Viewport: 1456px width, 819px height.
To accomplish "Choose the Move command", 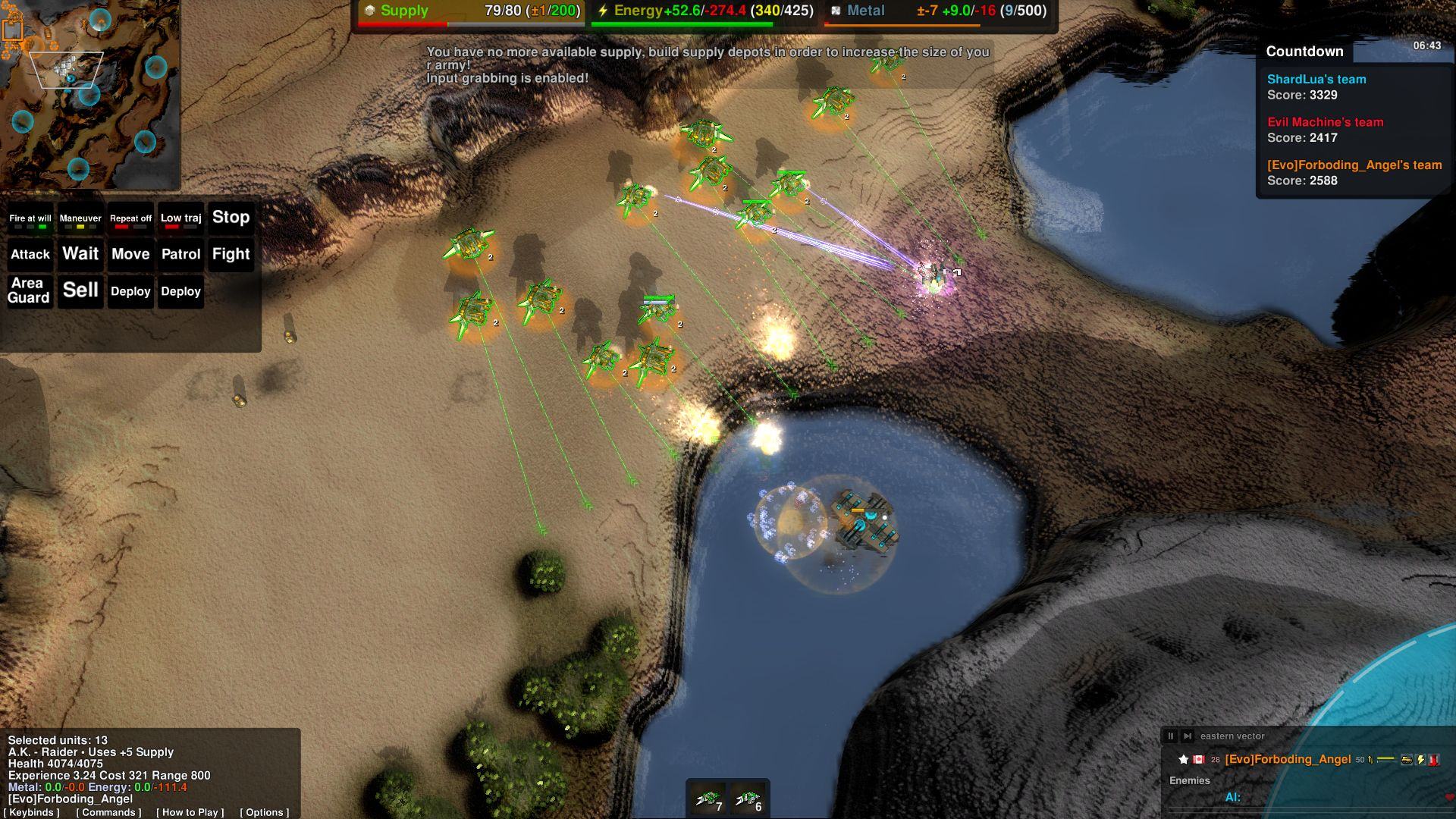I will 130,254.
